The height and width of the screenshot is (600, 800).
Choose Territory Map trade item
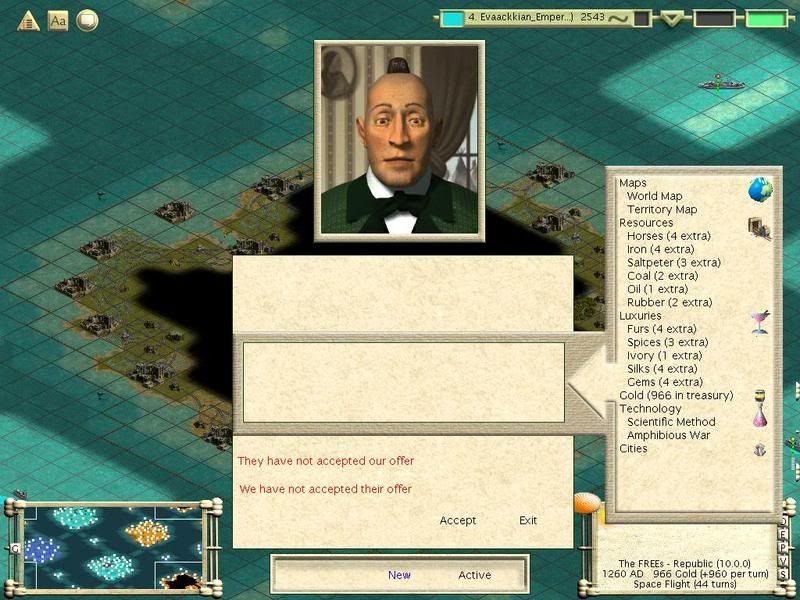(662, 210)
